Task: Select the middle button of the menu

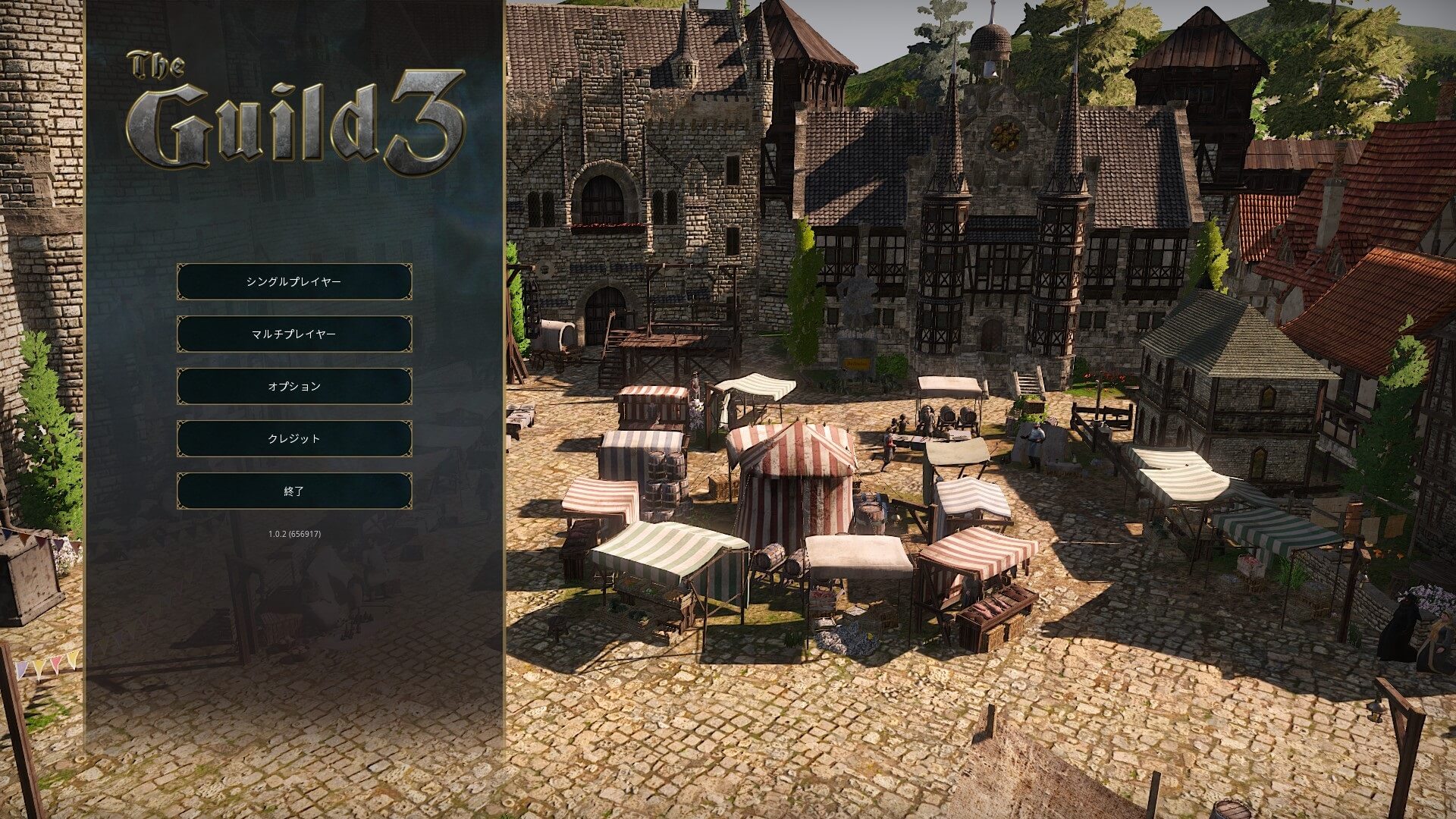Action: 294,385
